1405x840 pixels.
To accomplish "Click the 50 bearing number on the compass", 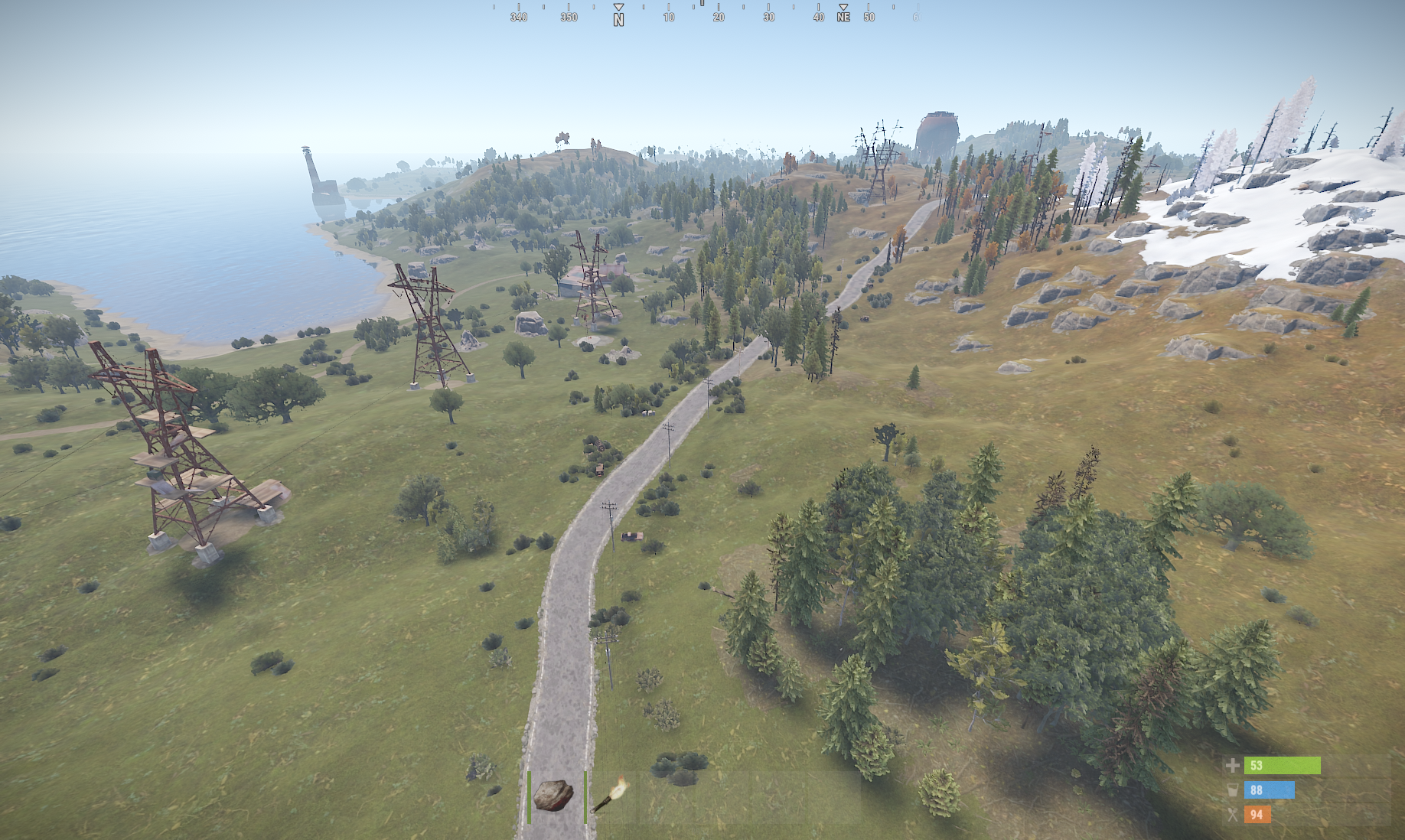I will [x=867, y=16].
